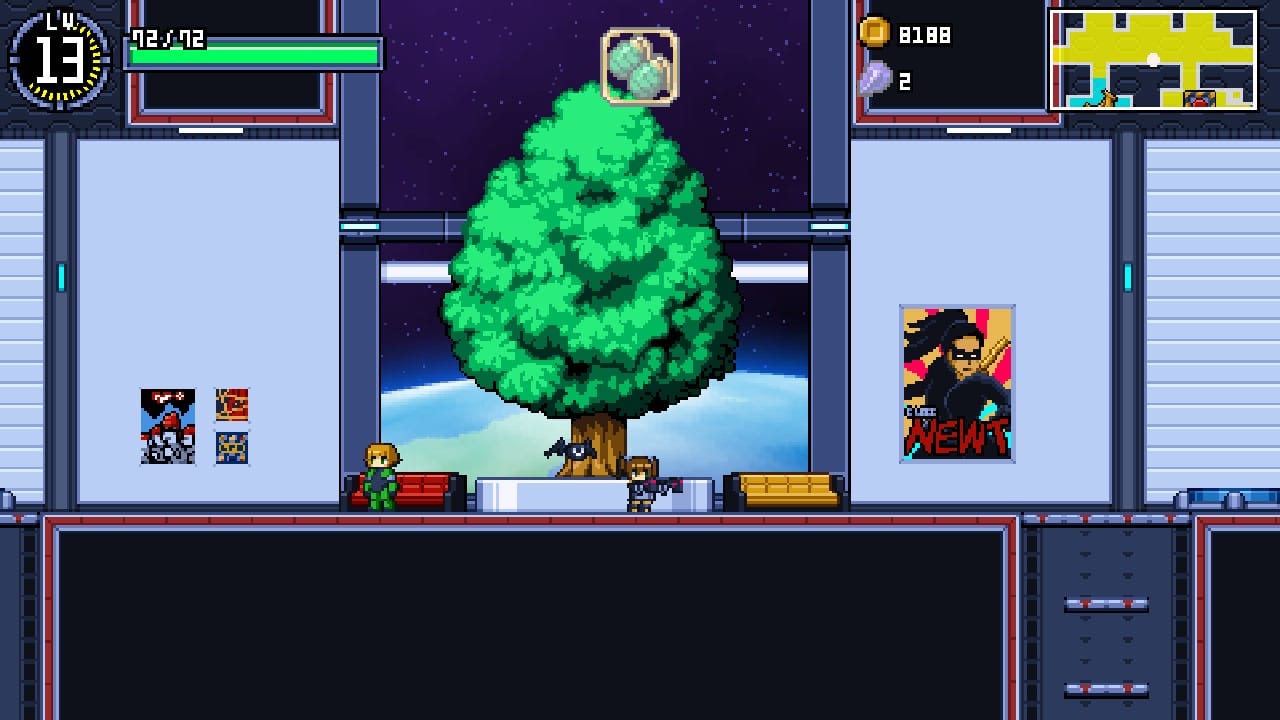Click the dog sprite shown on the minimap
The width and height of the screenshot is (1280, 720).
tap(1106, 99)
